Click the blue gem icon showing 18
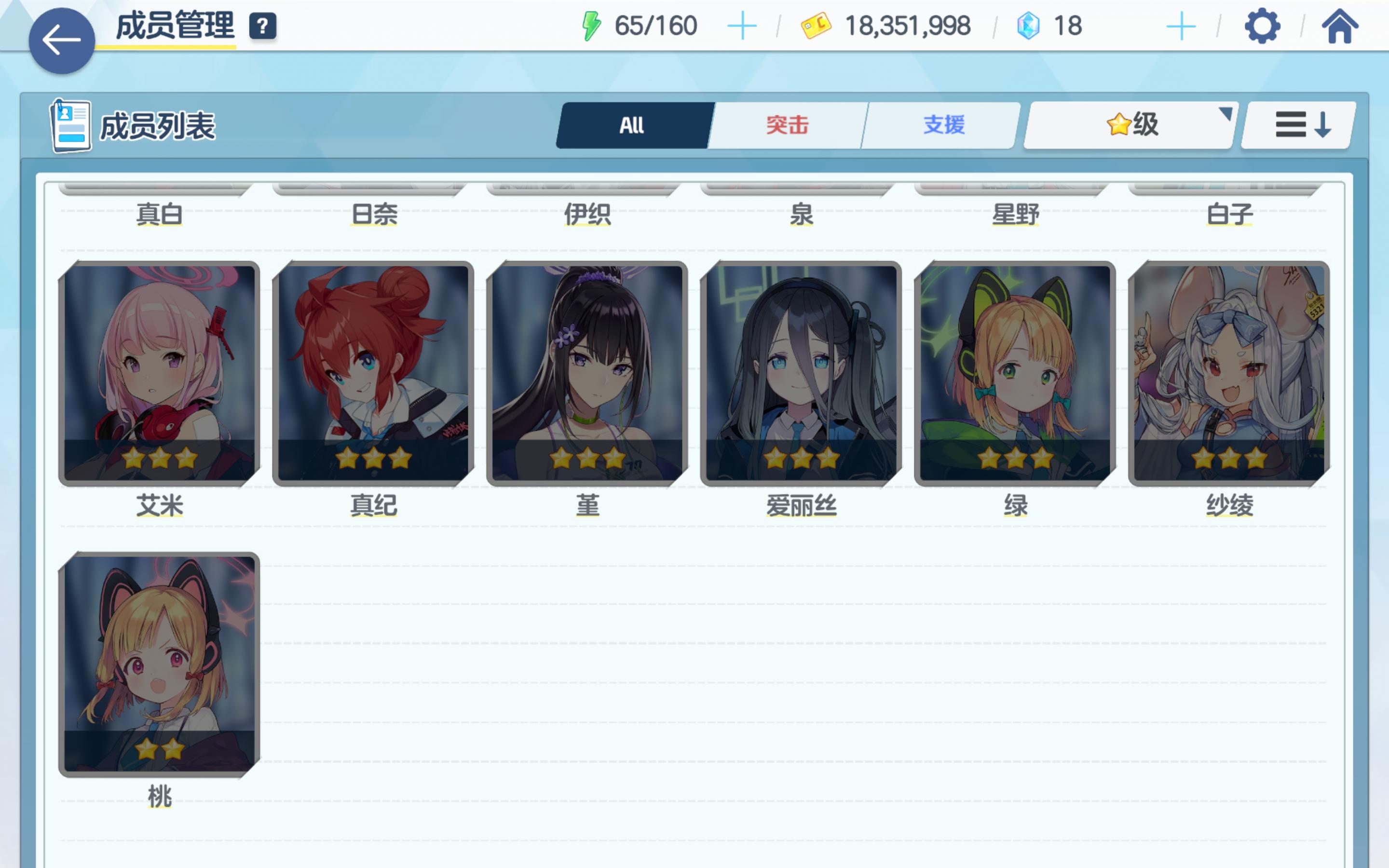Image resolution: width=1389 pixels, height=868 pixels. pyautogui.click(x=1029, y=25)
